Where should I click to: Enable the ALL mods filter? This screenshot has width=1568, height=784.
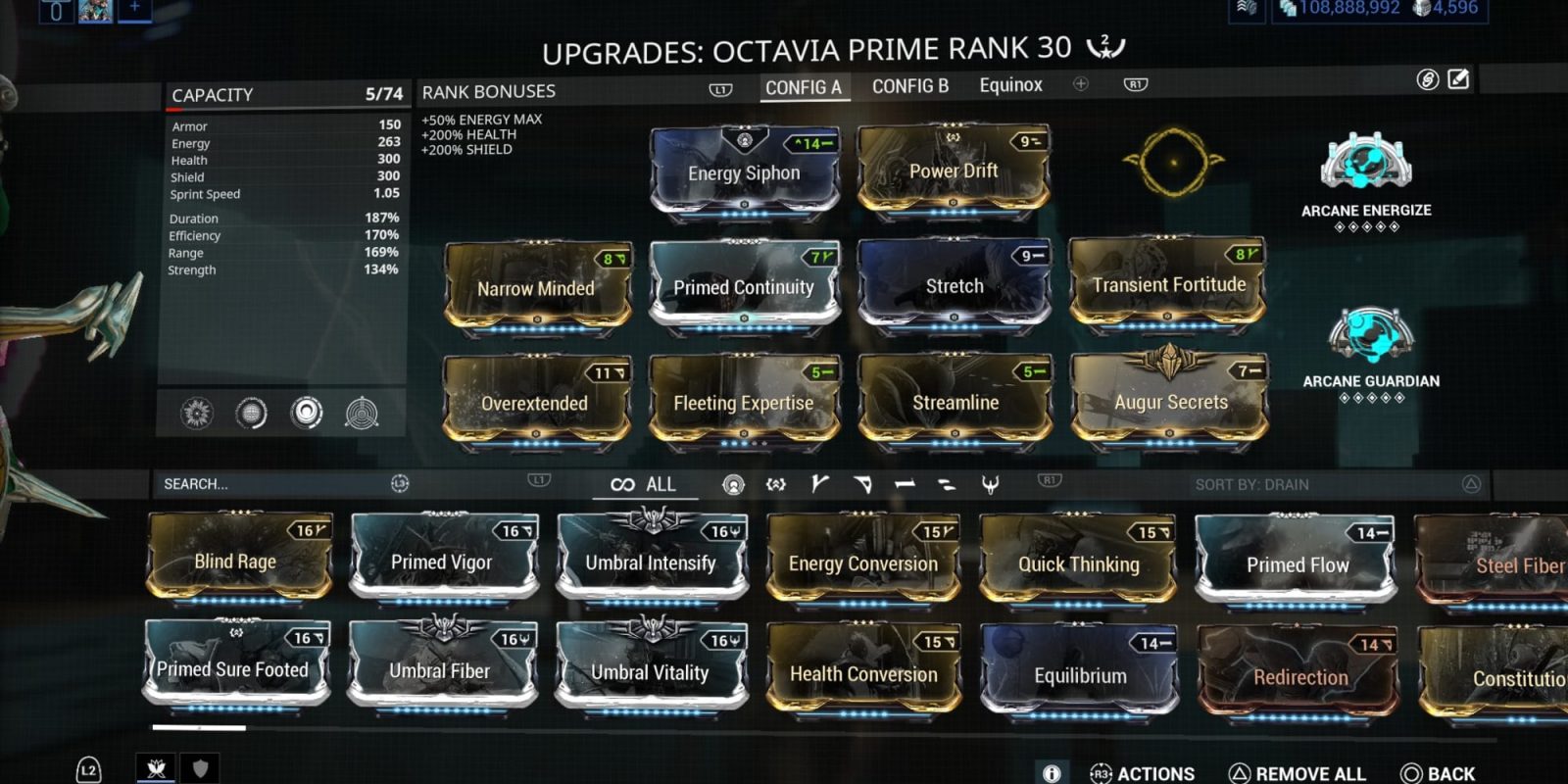(x=642, y=483)
